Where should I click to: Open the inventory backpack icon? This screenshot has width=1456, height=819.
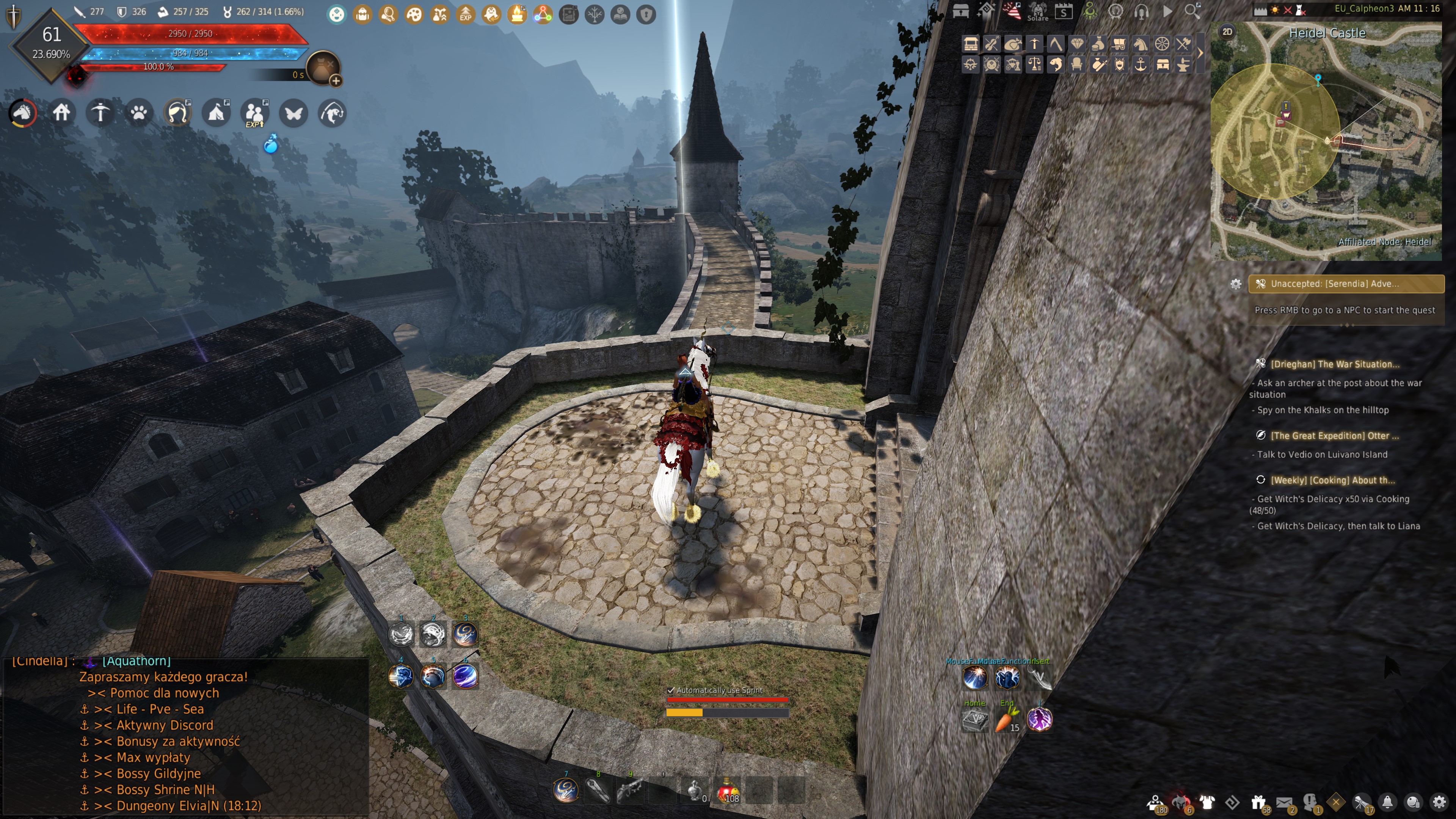[x=362, y=15]
